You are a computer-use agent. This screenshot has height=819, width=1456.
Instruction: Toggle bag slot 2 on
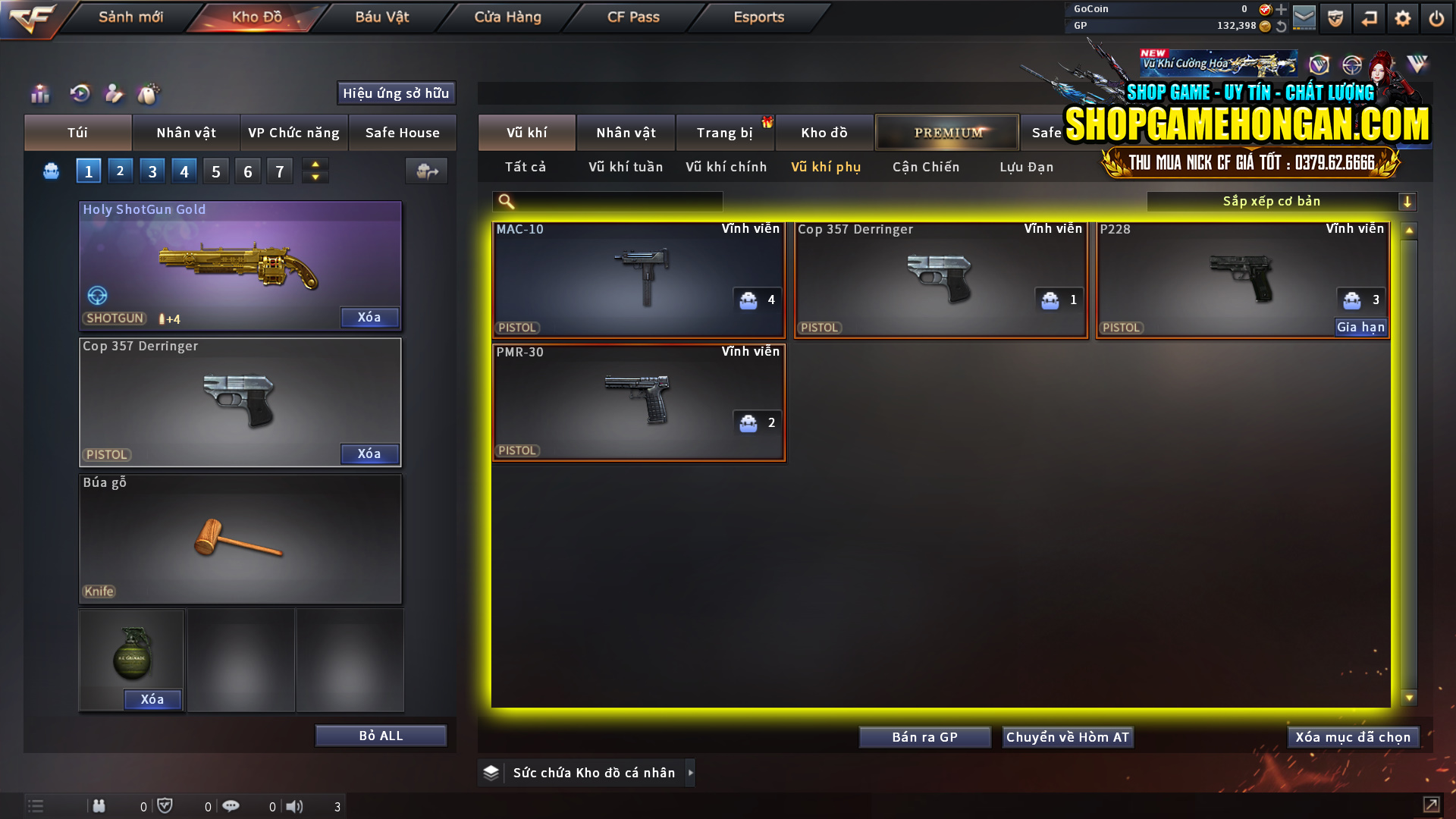click(120, 171)
